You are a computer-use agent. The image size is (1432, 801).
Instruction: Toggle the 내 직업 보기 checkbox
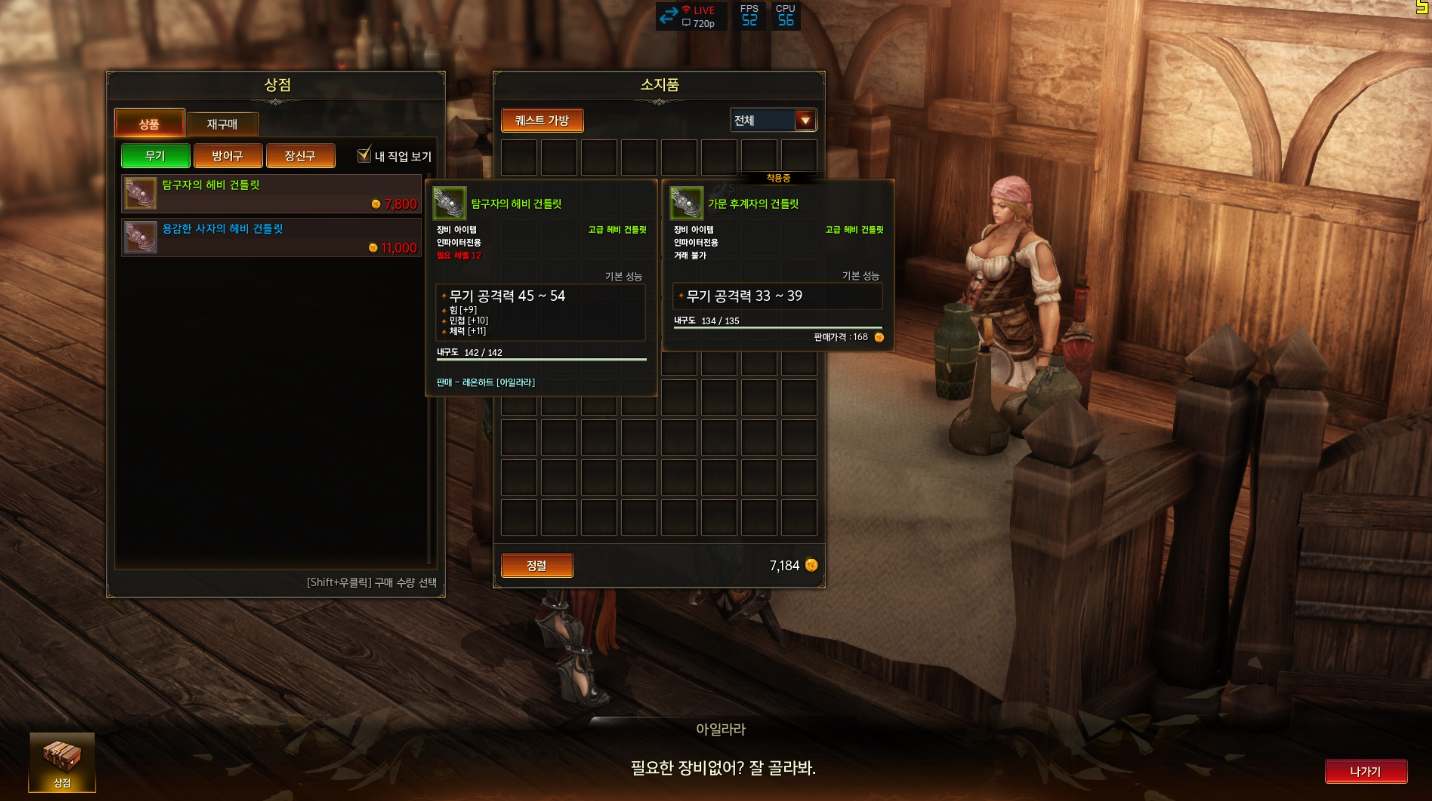pyautogui.click(x=365, y=156)
